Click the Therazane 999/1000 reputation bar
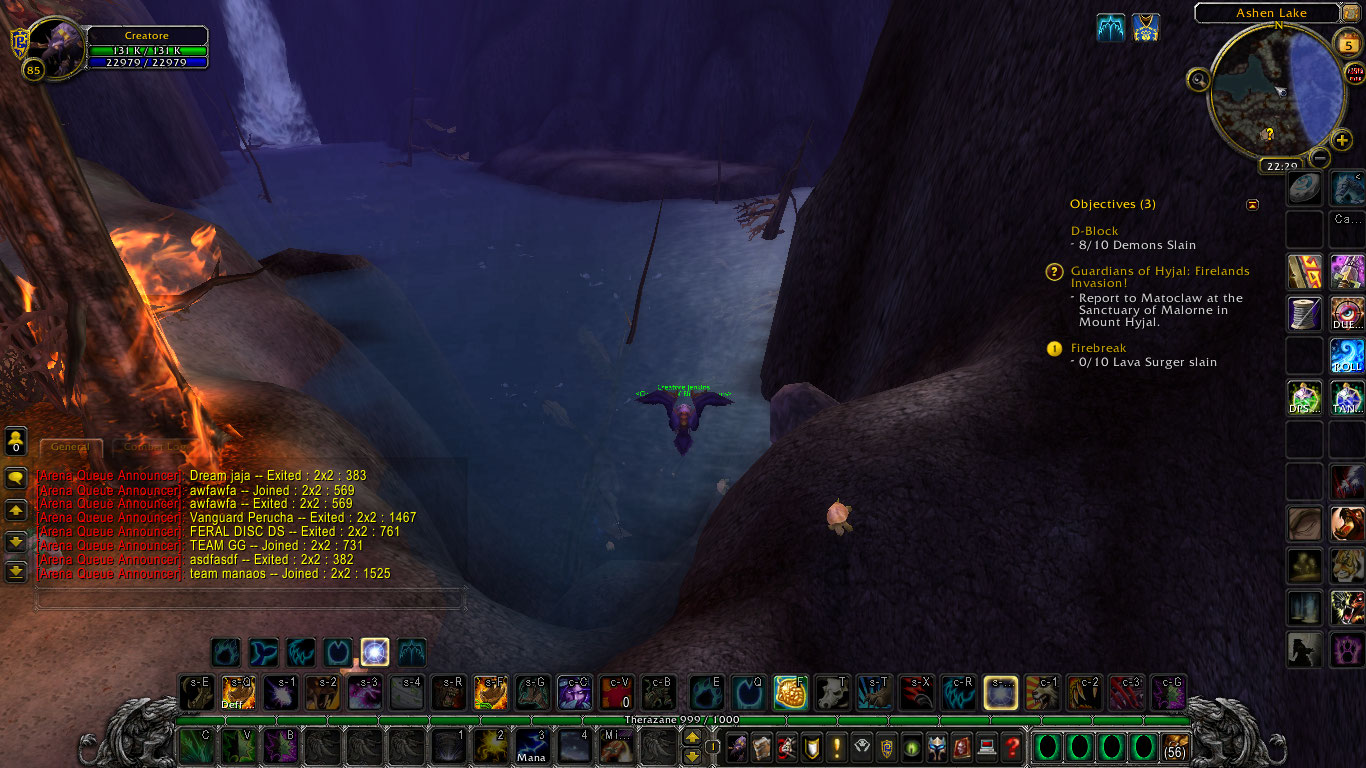This screenshot has height=768, width=1366. (x=683, y=718)
